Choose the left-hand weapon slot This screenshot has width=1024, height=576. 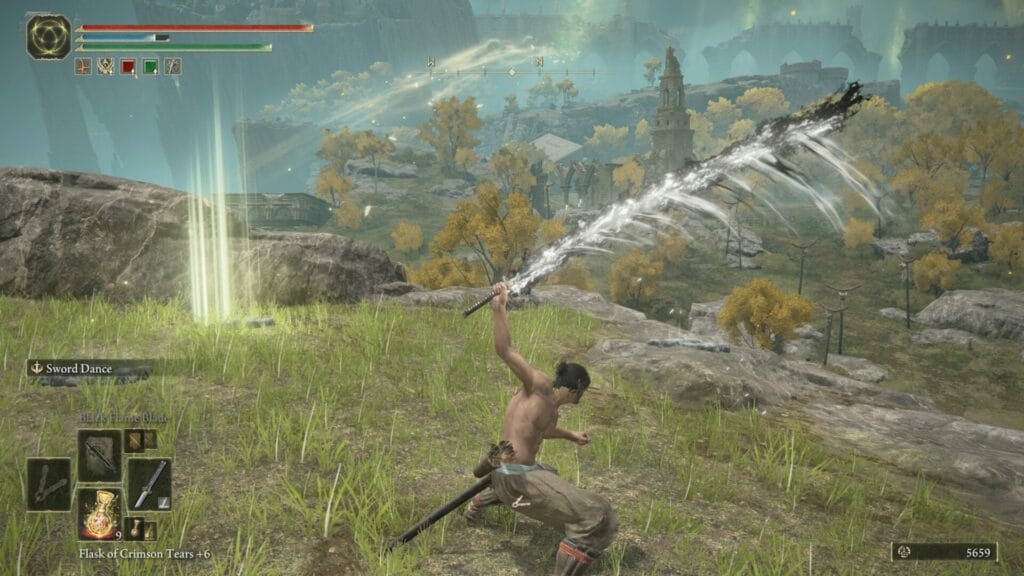point(49,485)
